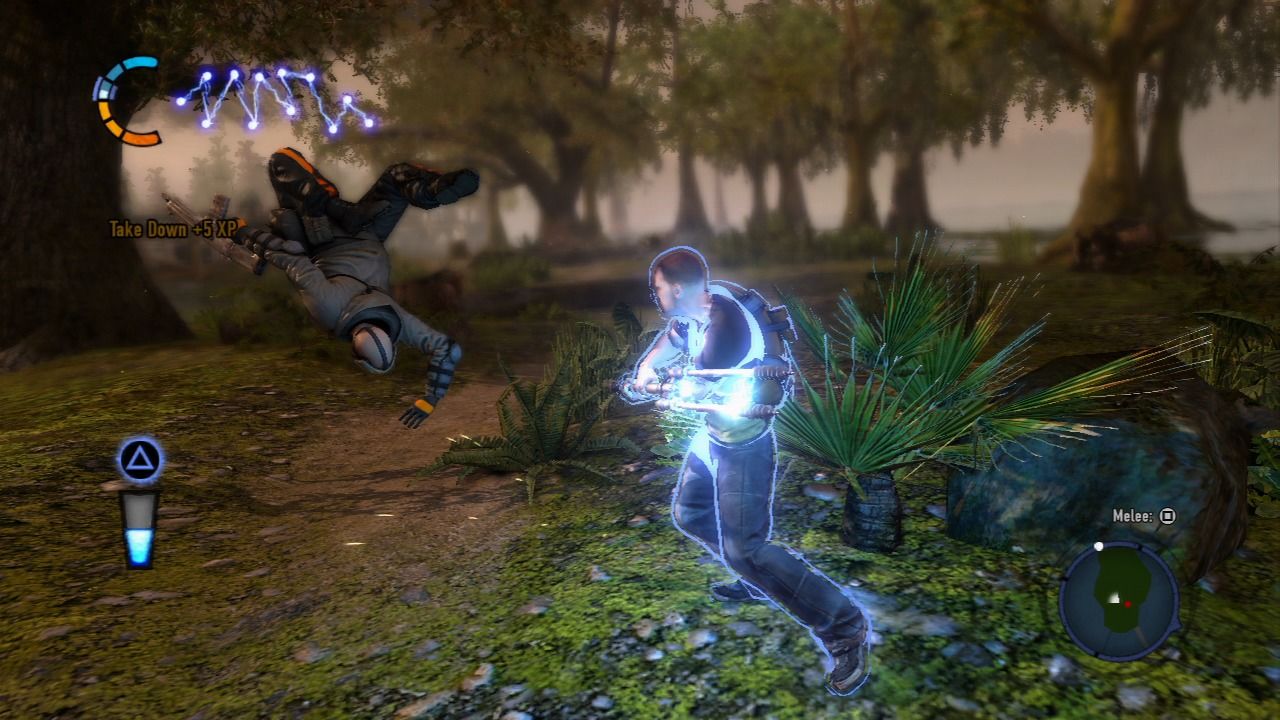This screenshot has width=1280, height=720.
Task: Click the red enemy dot on the minimap
Action: tap(1128, 603)
